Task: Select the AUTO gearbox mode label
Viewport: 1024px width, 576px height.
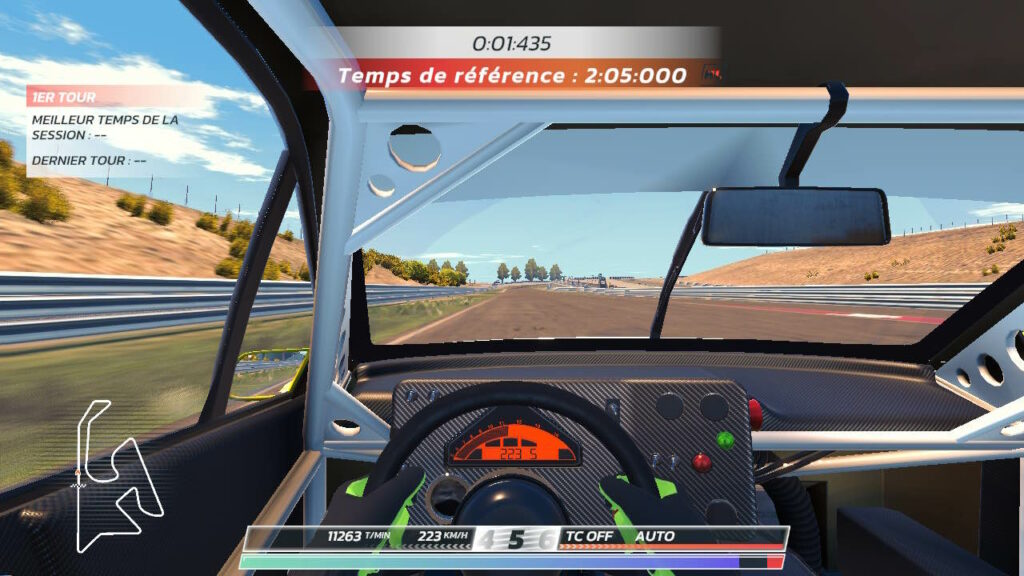Action: 655,537
